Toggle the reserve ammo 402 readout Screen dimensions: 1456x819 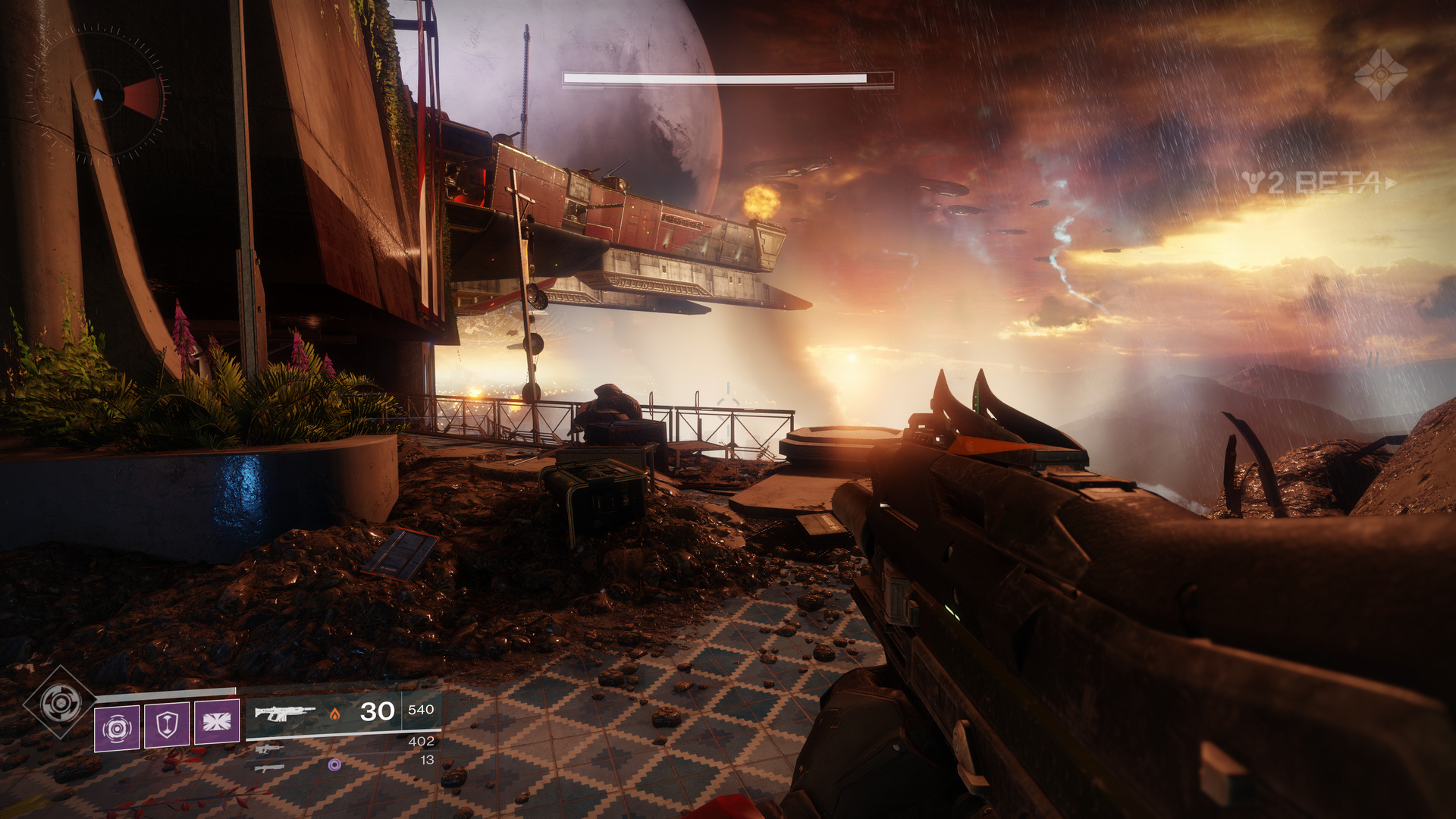(422, 741)
